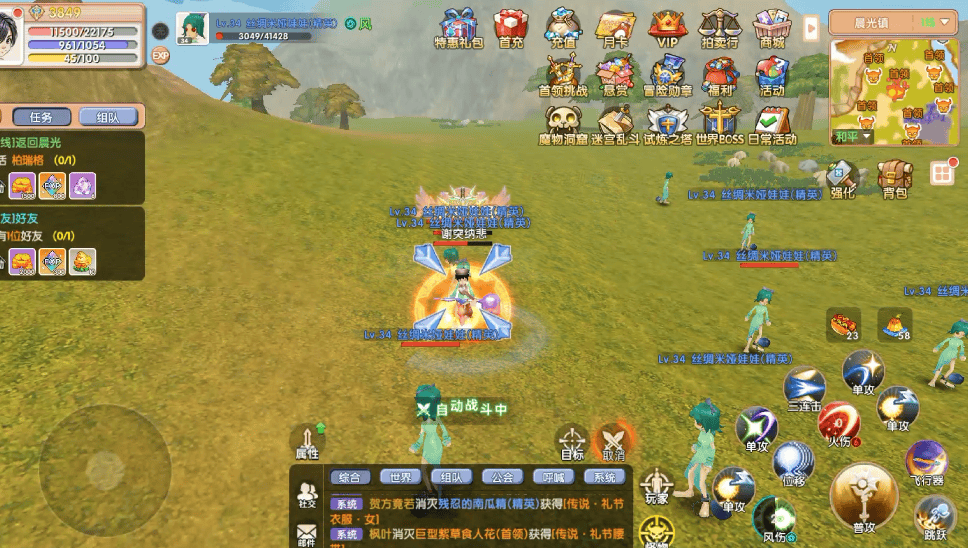Collapse the top icon menu arrow
Viewport: 968px width, 548px height.
(811, 27)
